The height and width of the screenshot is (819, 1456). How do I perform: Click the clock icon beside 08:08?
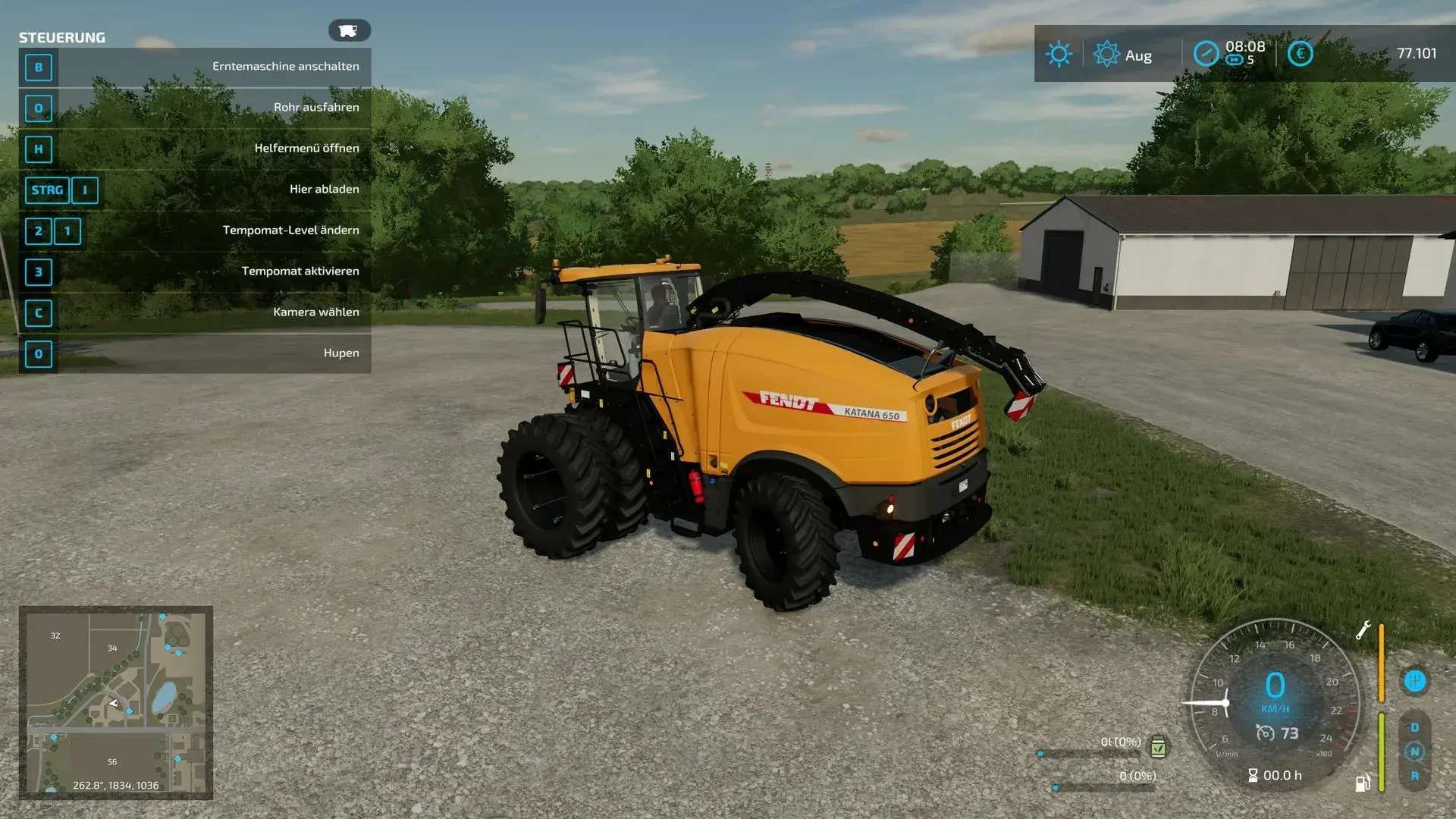pyautogui.click(x=1206, y=54)
